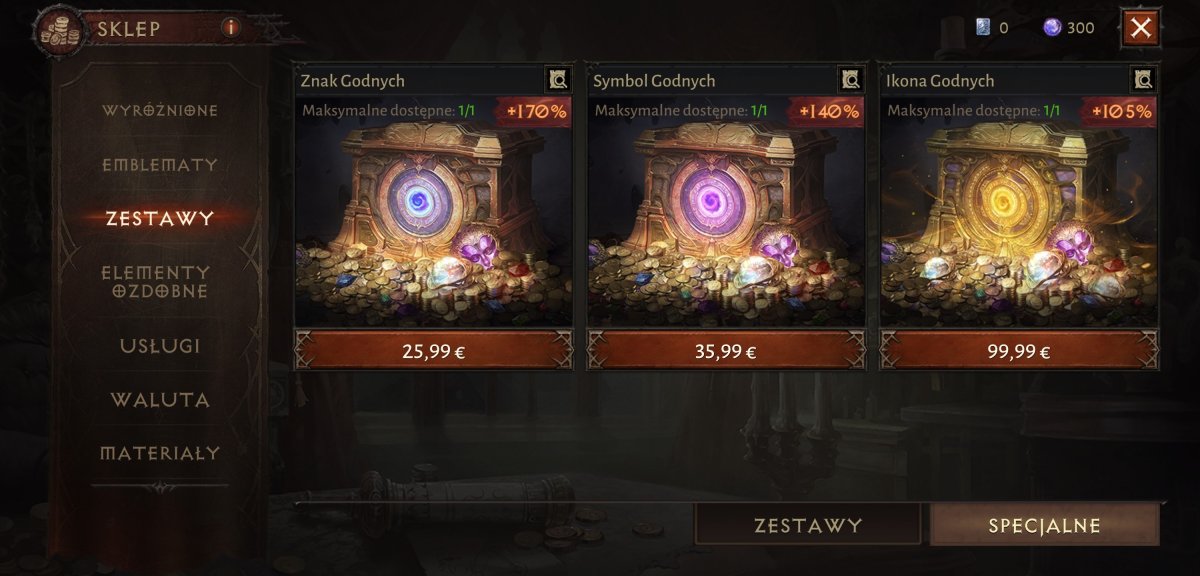Screen dimensions: 1200x576
Task: Open details icon on Ikona Godnych
Action: (x=1144, y=80)
